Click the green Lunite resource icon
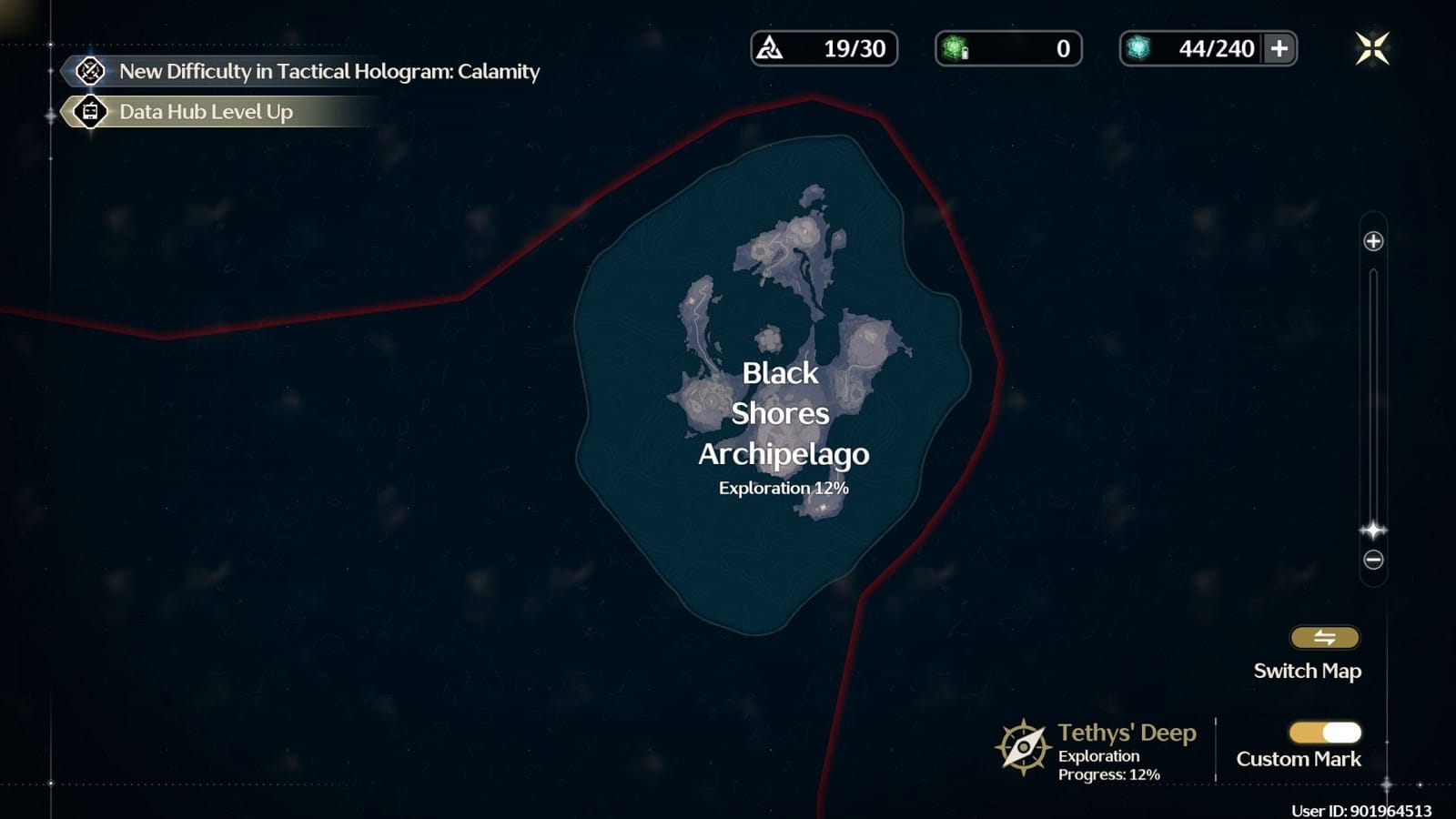The width and height of the screenshot is (1456, 819). click(954, 49)
